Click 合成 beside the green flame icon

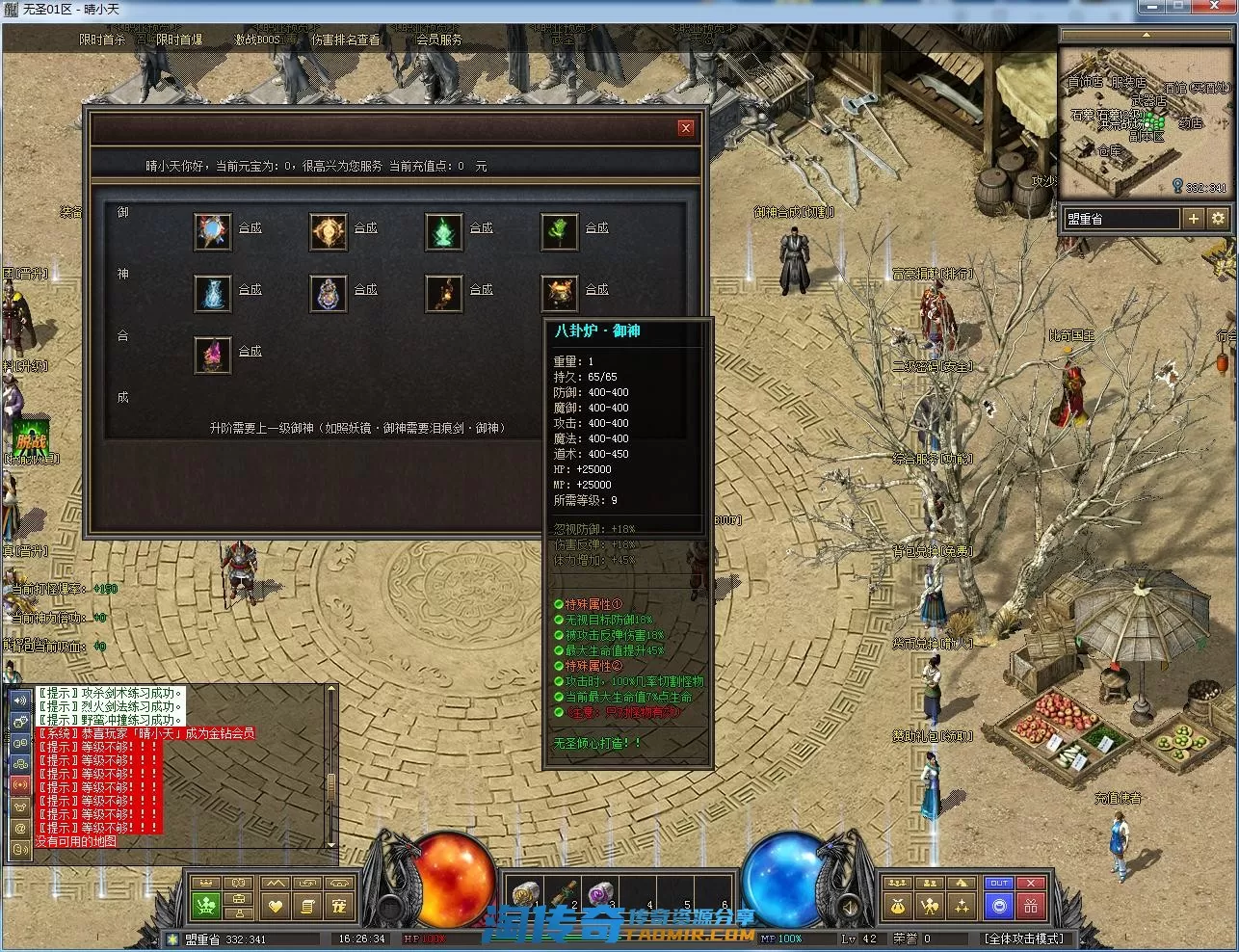pyautogui.click(x=481, y=227)
